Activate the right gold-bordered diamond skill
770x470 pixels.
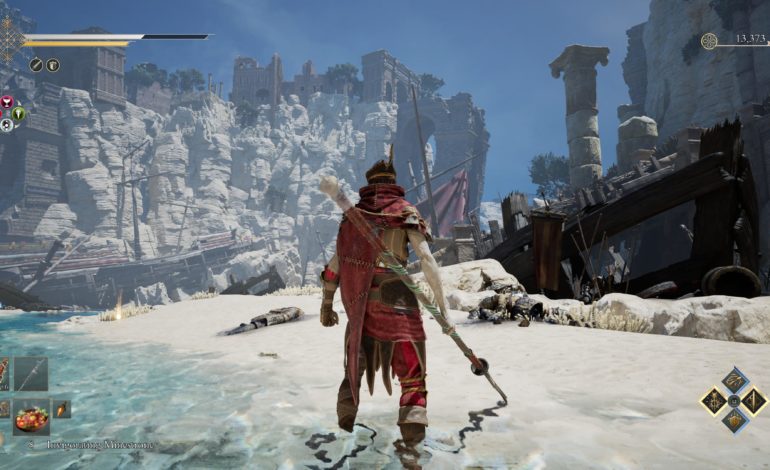753,401
